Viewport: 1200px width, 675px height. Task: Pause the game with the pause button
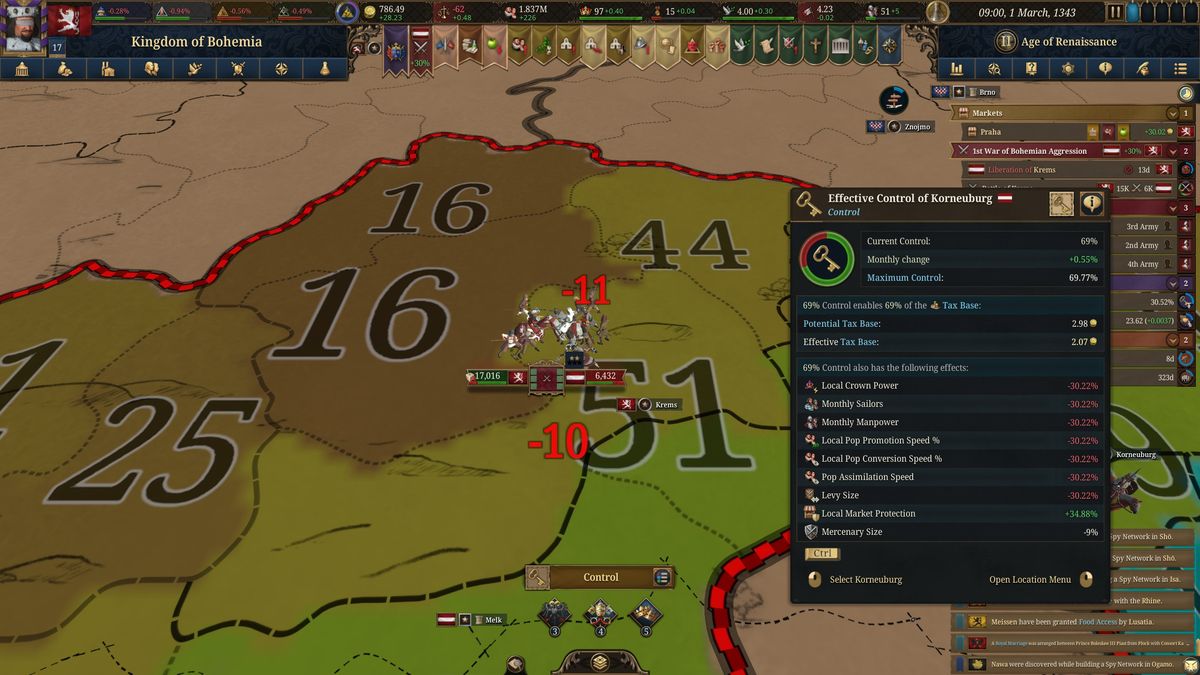click(x=1115, y=12)
